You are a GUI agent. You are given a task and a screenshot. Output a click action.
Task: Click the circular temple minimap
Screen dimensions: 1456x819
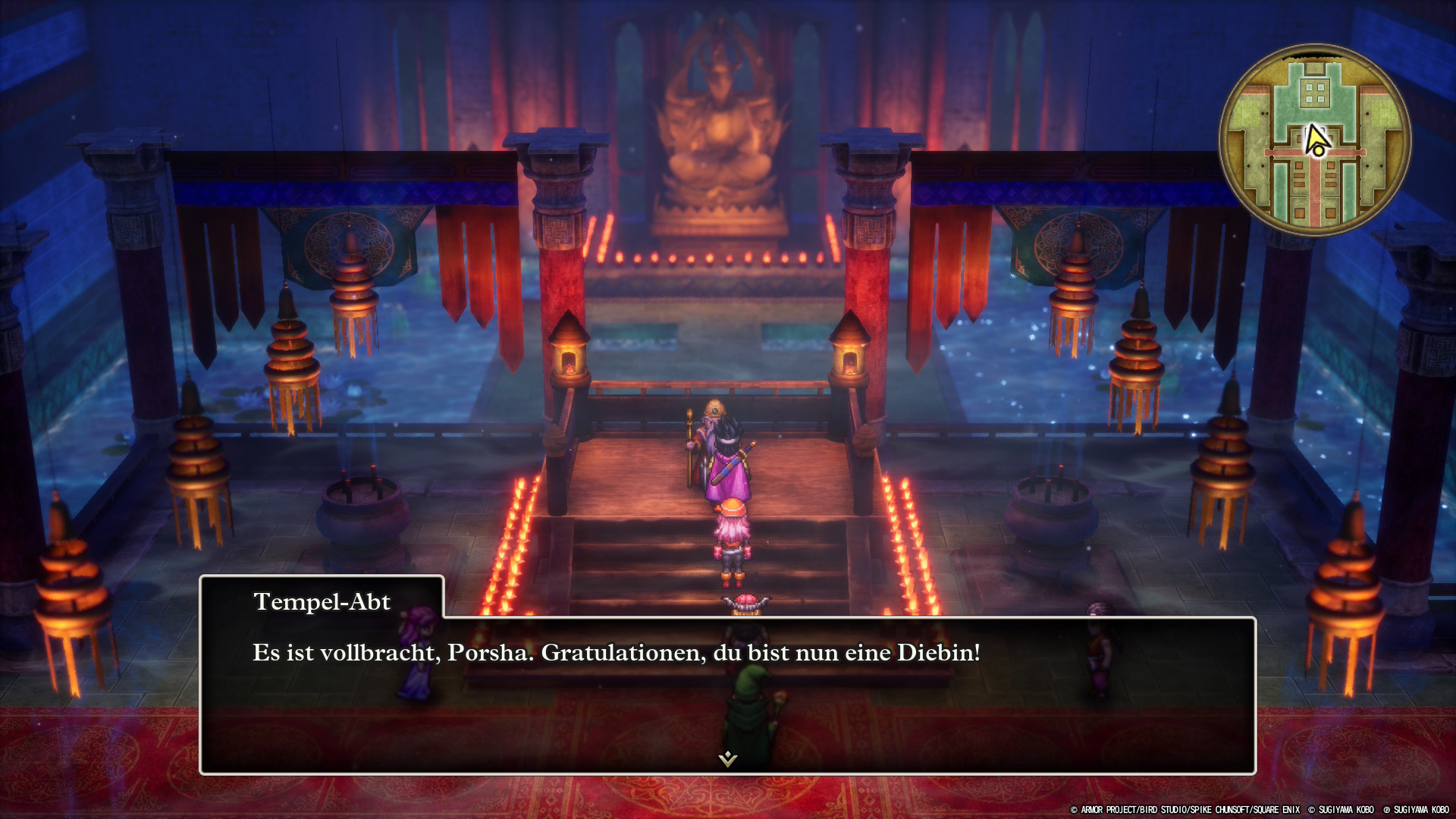click(1315, 140)
